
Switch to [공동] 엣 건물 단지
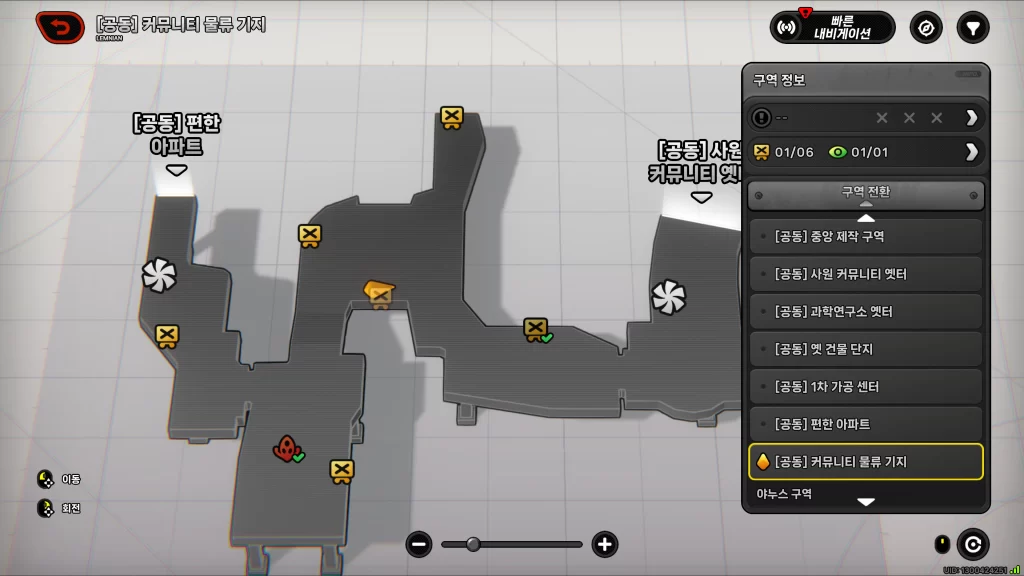866,349
